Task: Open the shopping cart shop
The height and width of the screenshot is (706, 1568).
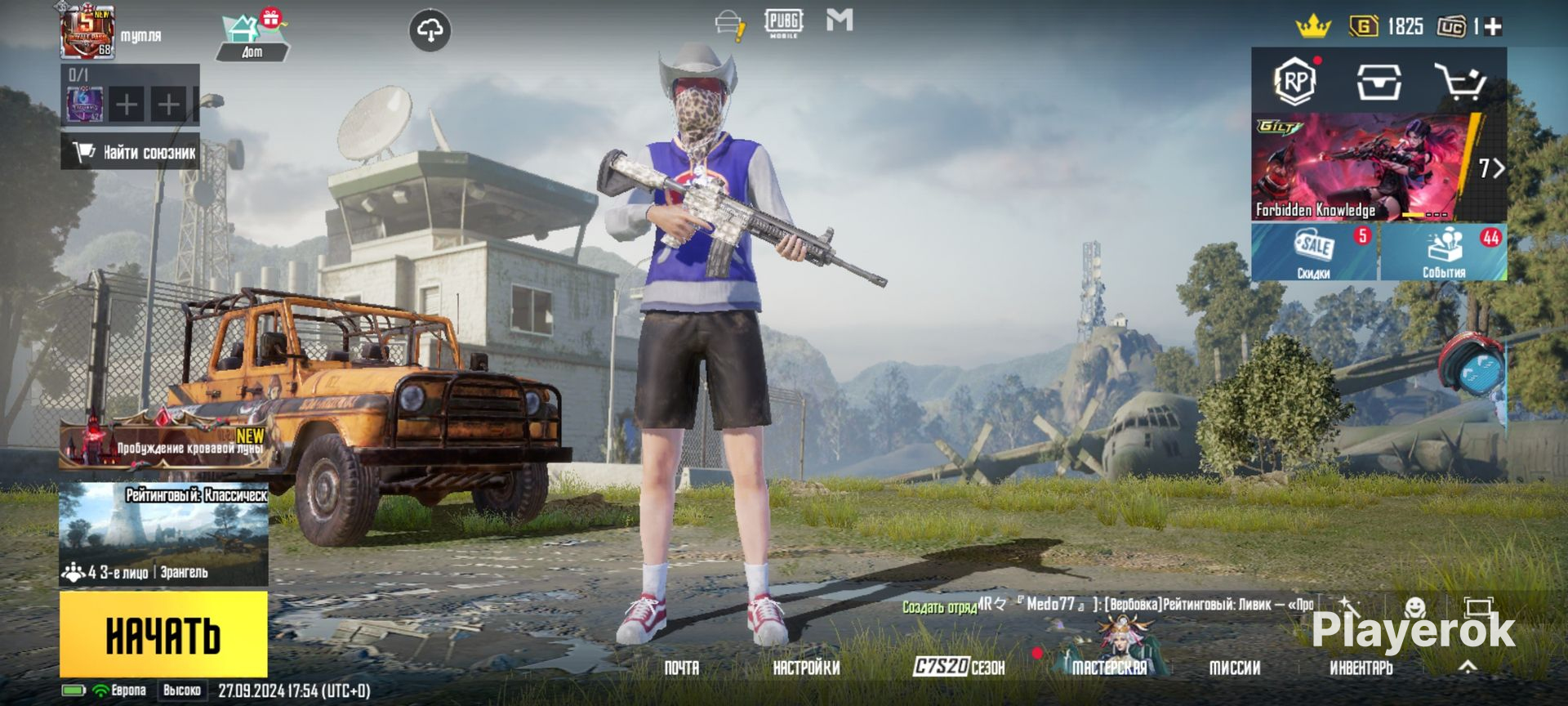Action: click(x=1460, y=82)
